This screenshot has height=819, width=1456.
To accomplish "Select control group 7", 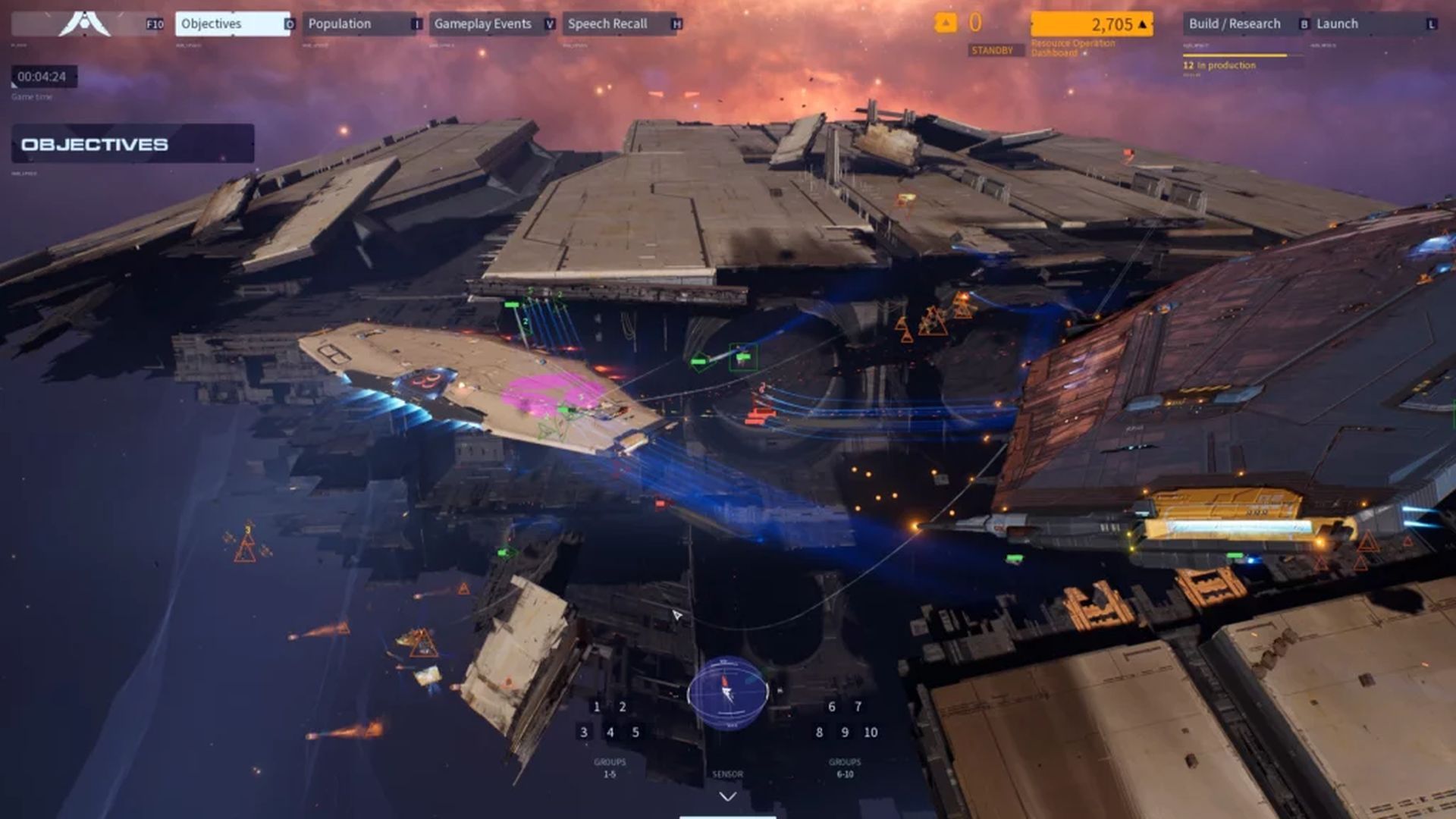I will coord(858,706).
